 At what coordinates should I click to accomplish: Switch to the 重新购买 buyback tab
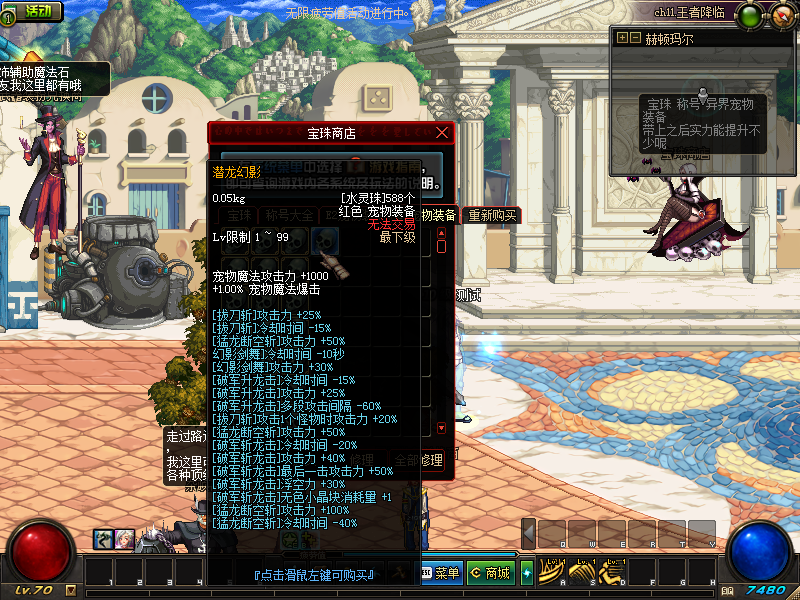coord(493,215)
